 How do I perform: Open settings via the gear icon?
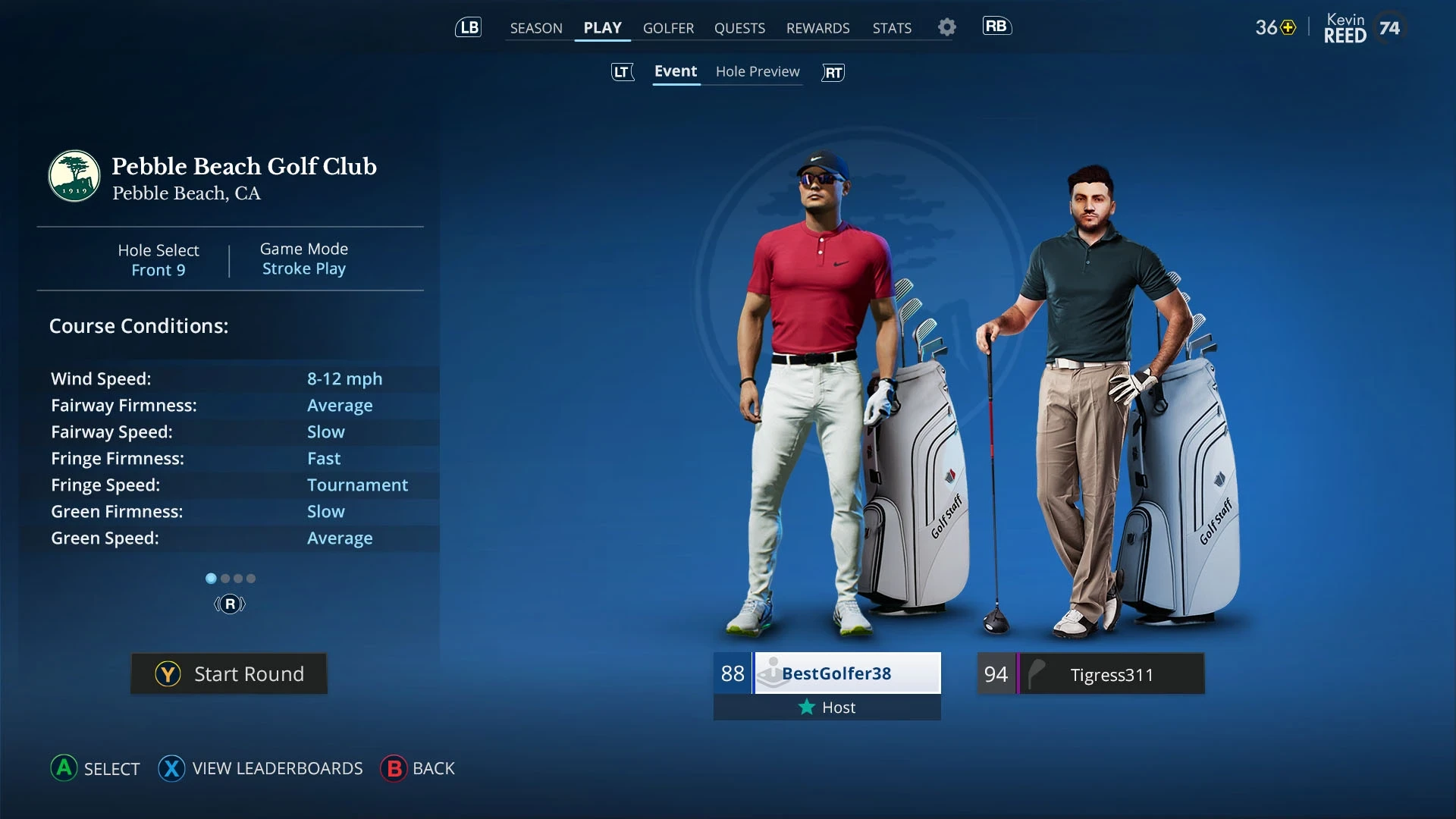tap(946, 27)
